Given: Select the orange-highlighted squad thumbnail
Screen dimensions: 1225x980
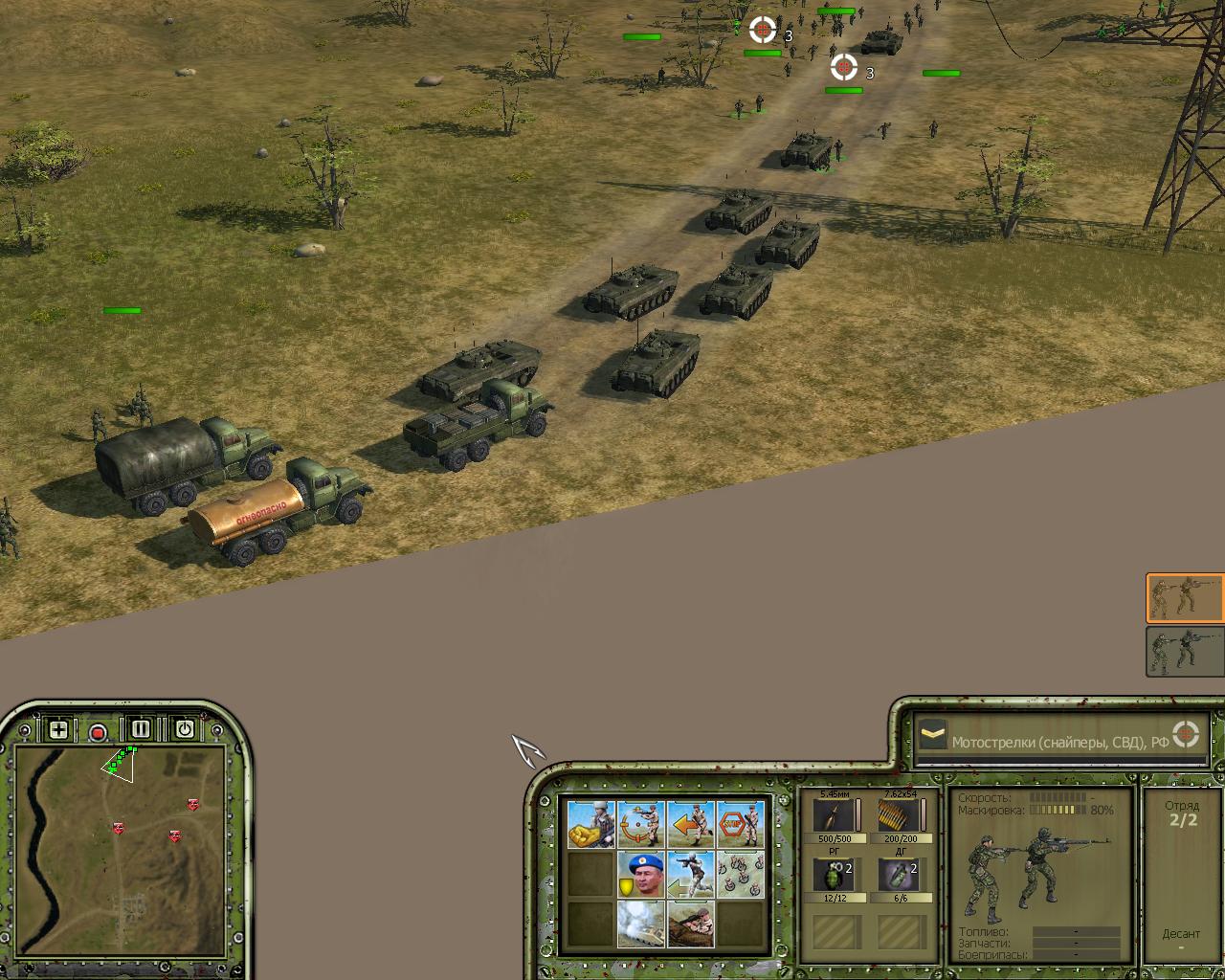Looking at the screenshot, I should click(x=1185, y=598).
